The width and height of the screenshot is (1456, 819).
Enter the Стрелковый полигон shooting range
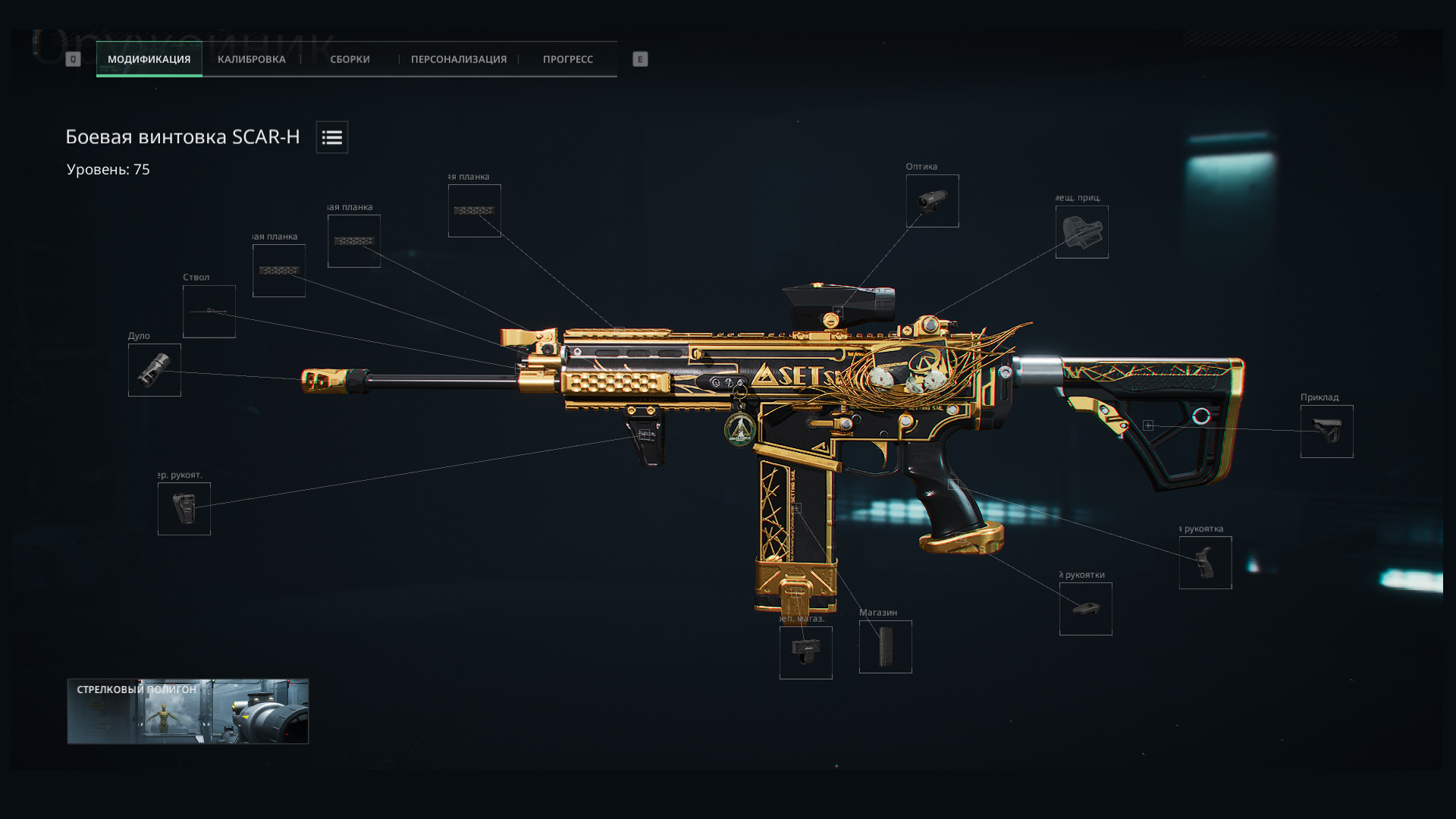tap(188, 711)
